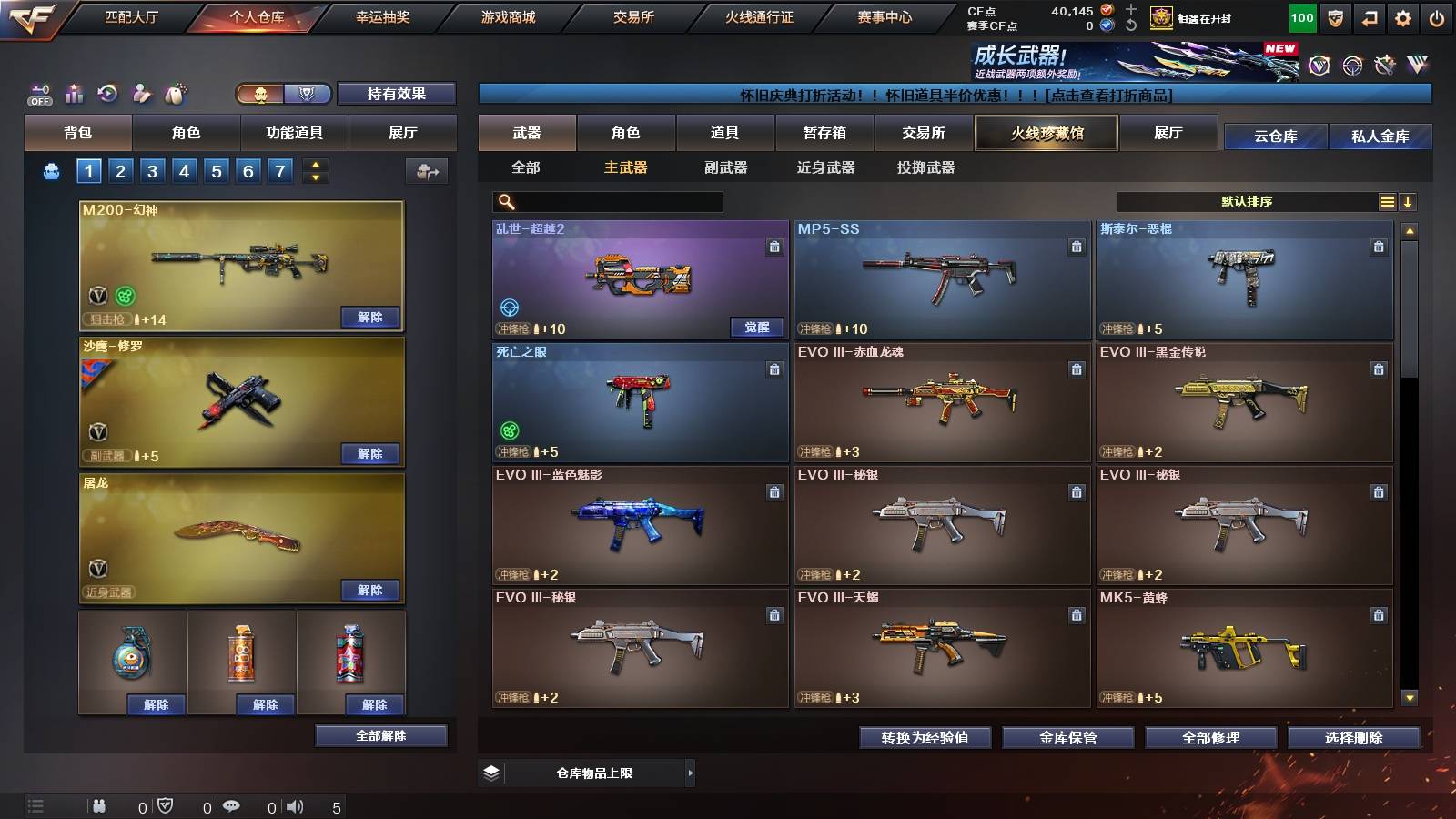Toggle list view beside the sort selector

tap(1387, 201)
